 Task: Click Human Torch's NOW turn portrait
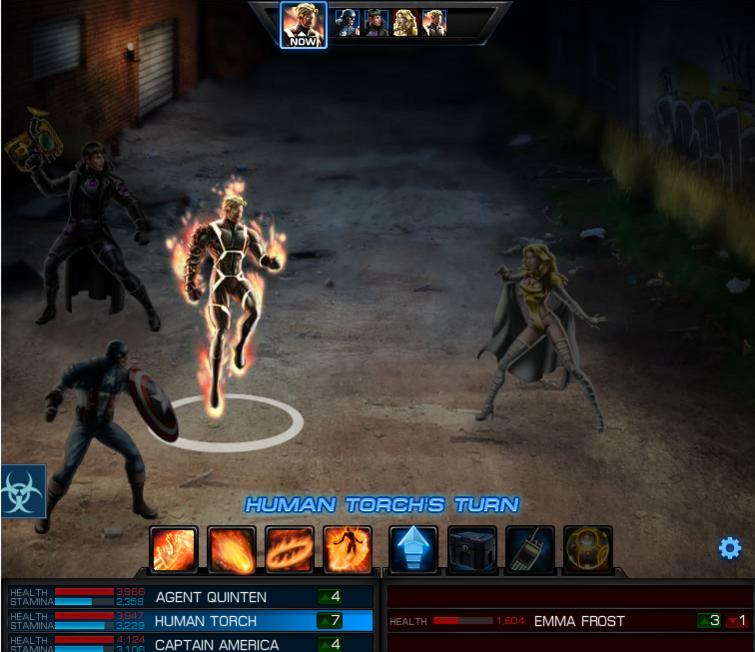pos(303,24)
